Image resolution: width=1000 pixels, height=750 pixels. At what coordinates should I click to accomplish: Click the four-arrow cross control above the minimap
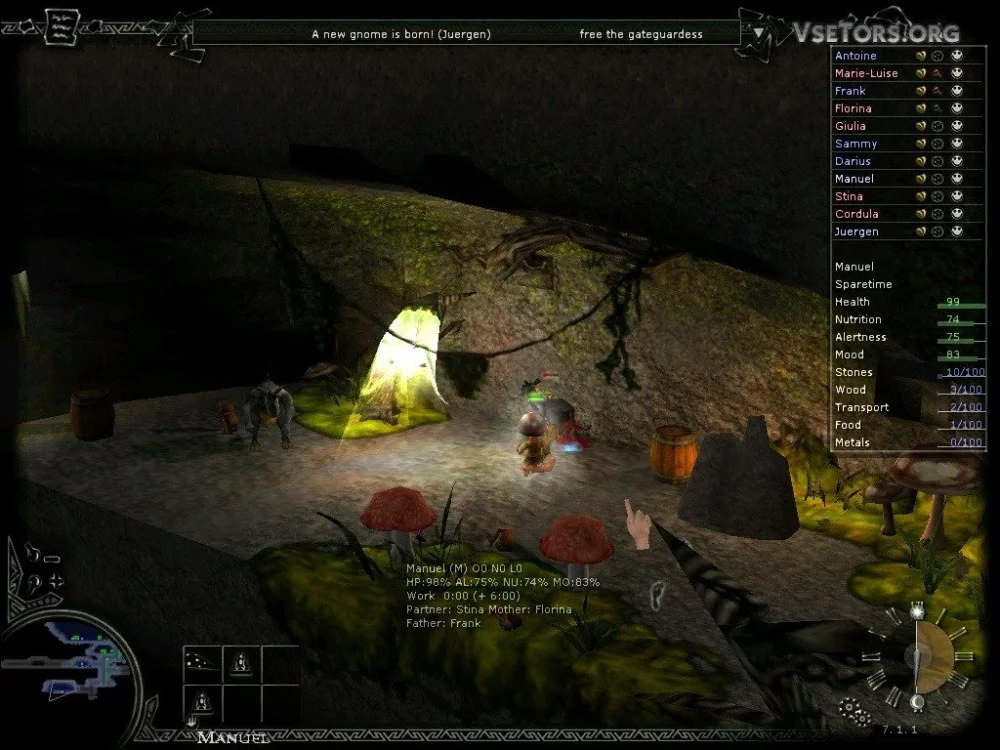click(x=55, y=581)
